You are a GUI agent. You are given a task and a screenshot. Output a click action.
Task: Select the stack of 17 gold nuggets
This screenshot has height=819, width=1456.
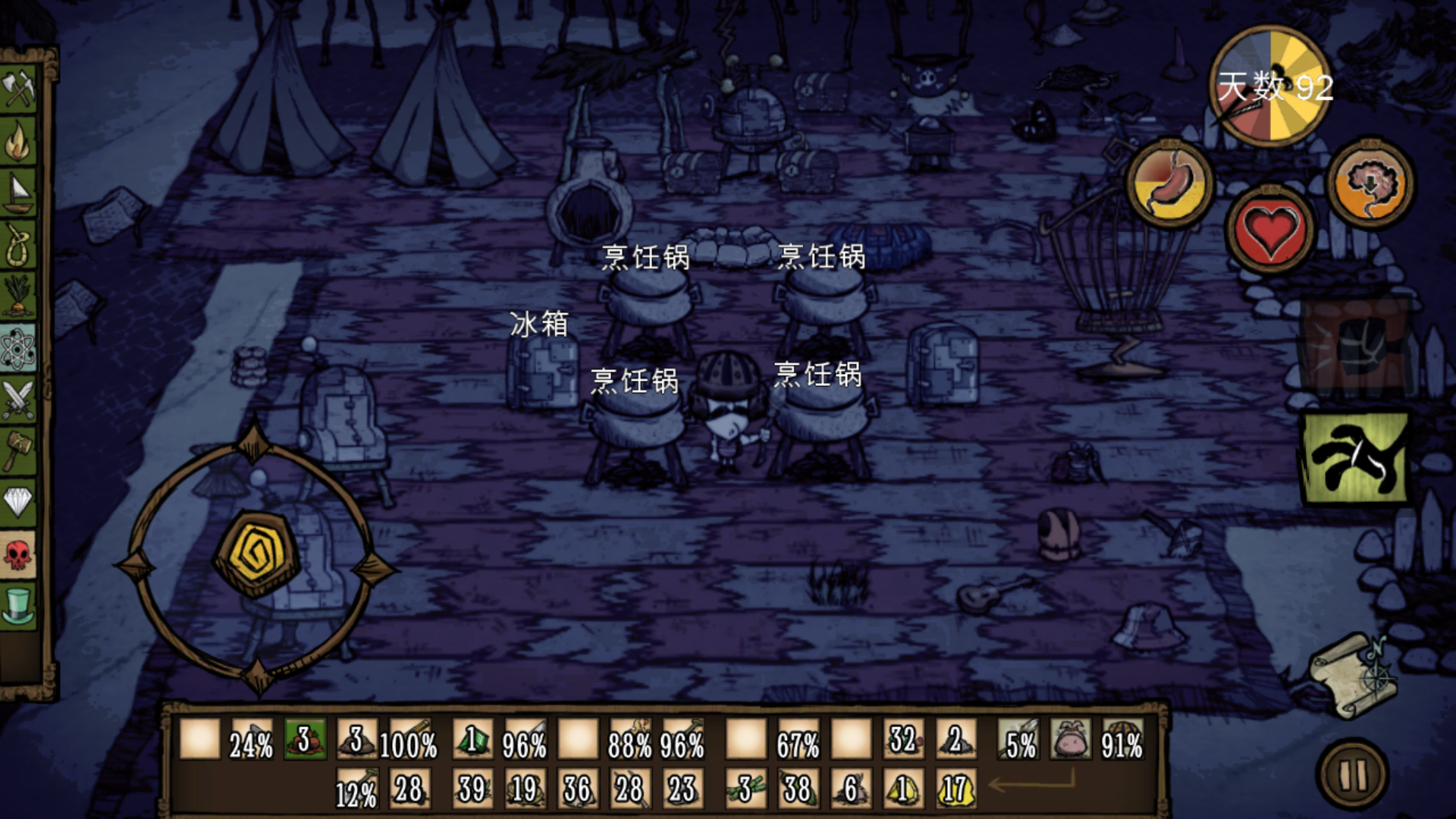[x=955, y=789]
